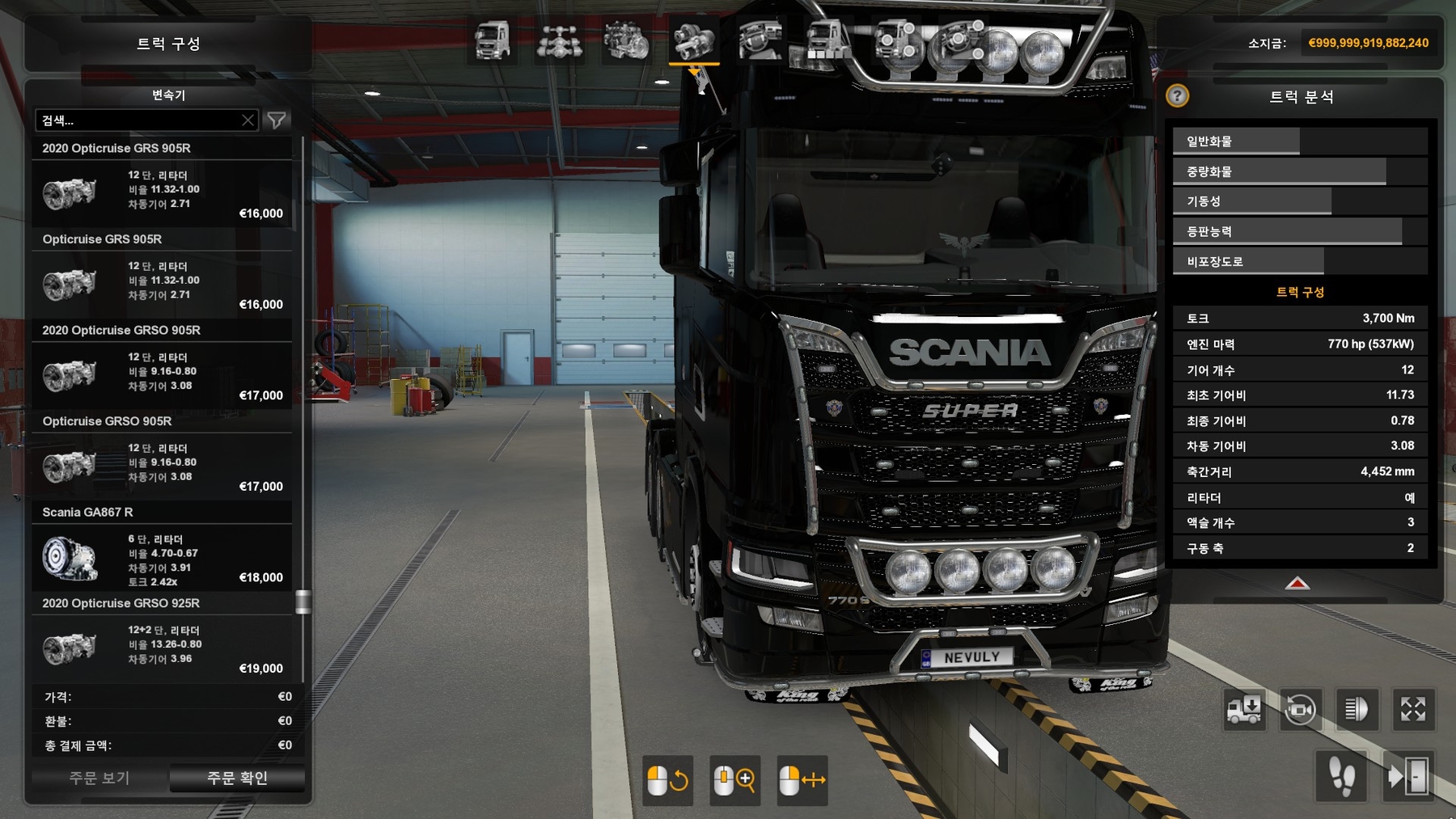This screenshot has width=1456, height=819.
Task: Confirm the order with 주문 확인
Action: [237, 778]
